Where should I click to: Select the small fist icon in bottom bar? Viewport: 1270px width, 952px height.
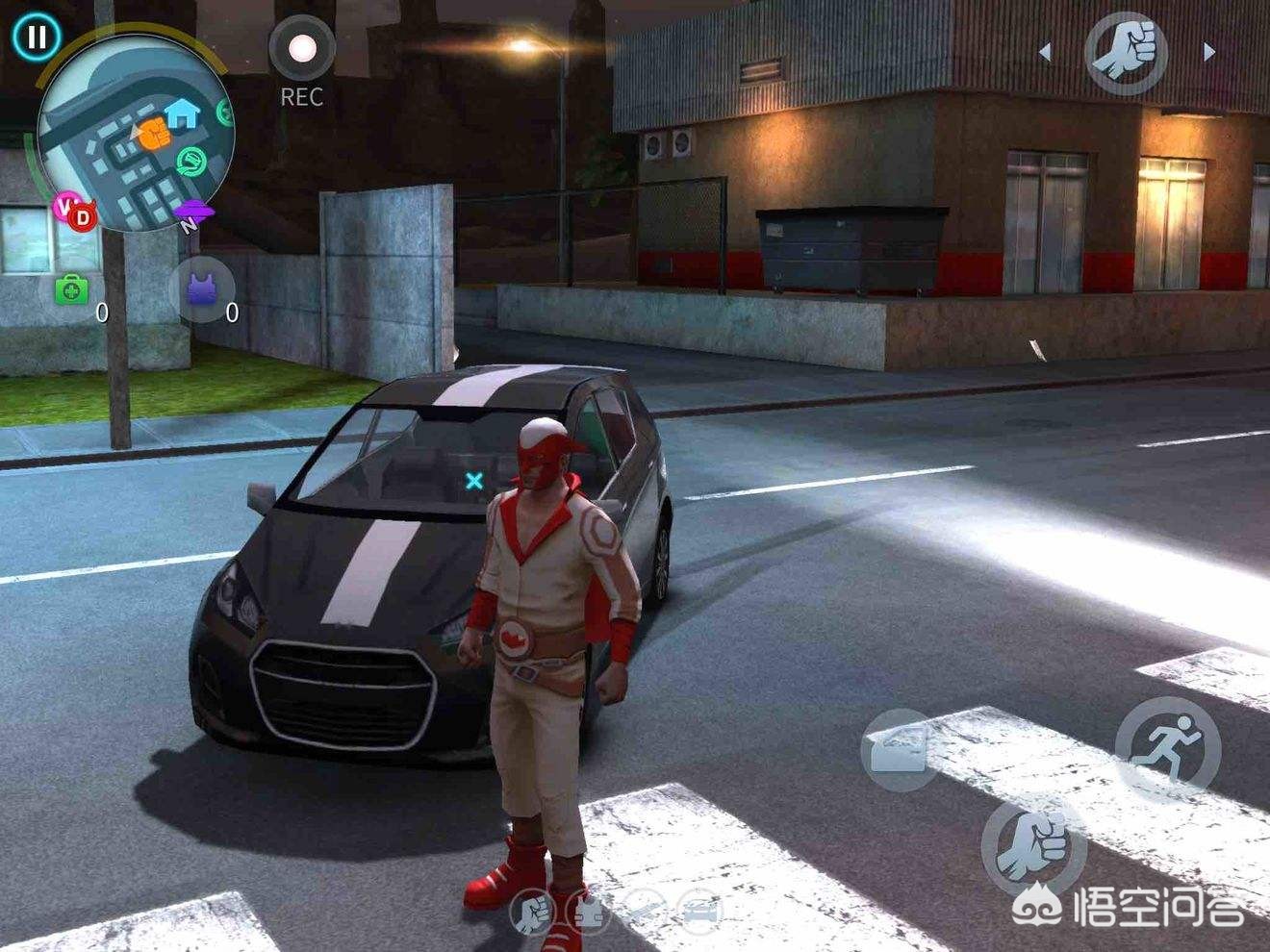pos(531,910)
